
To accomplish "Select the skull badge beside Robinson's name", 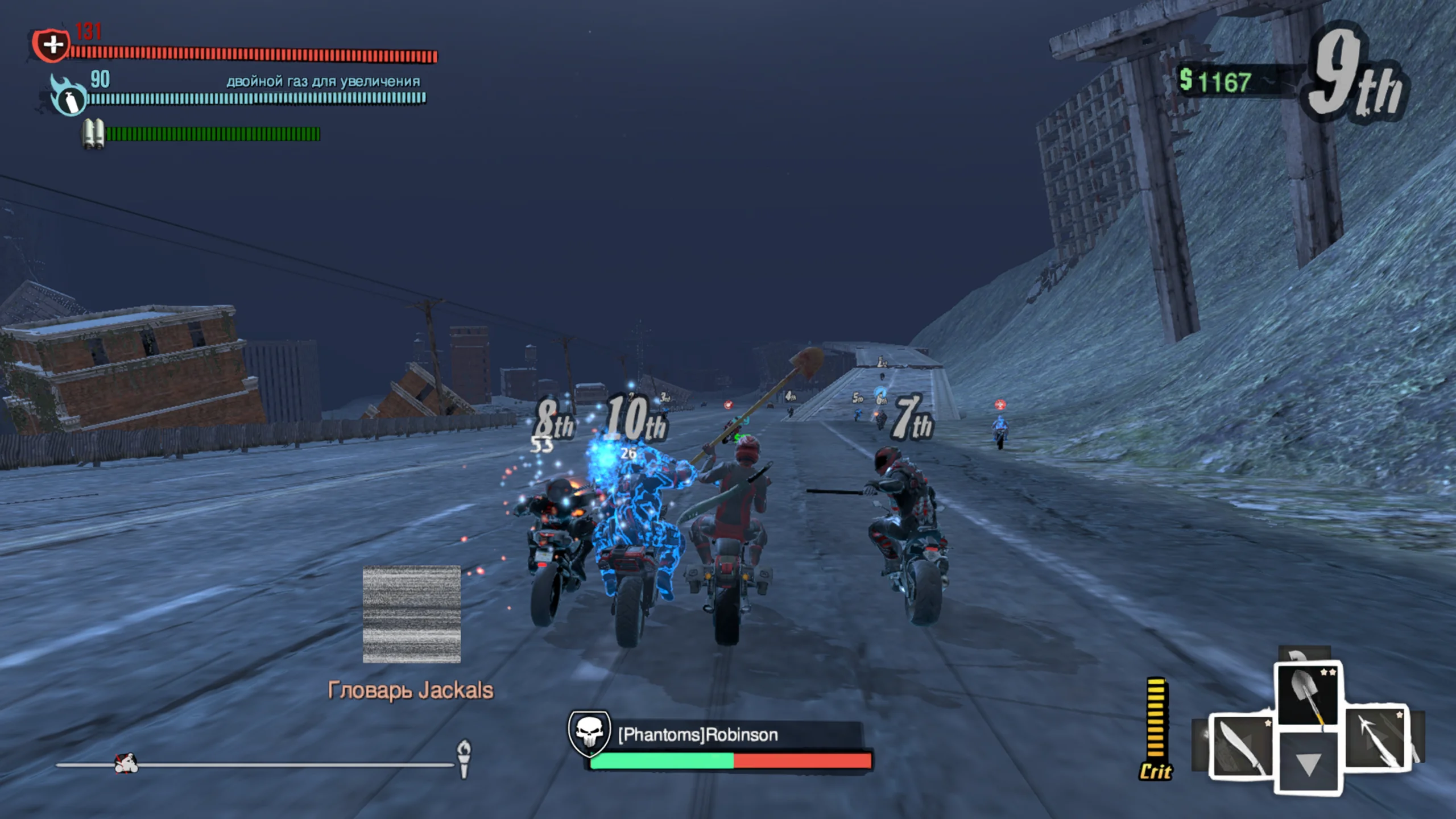I will [x=589, y=732].
